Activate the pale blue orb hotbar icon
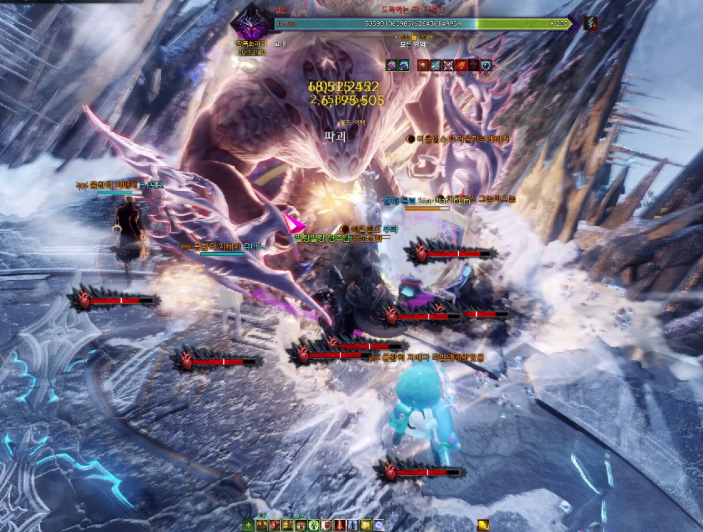This screenshot has width=703, height=532. [379, 525]
